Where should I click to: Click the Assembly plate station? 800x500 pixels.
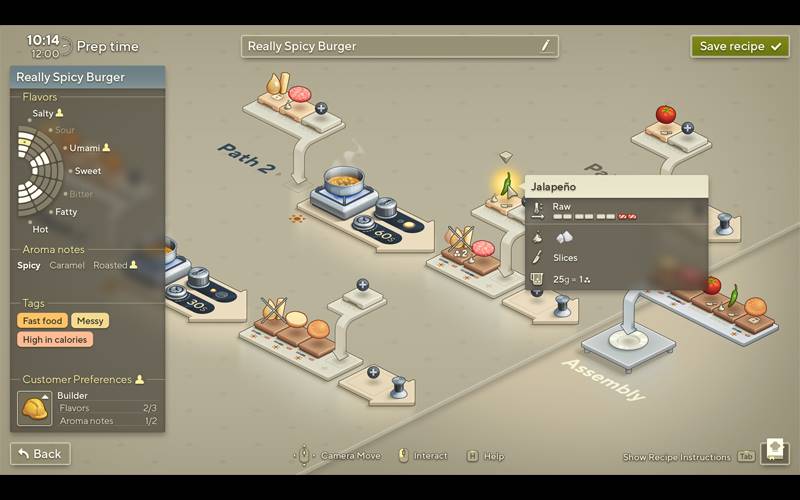627,341
